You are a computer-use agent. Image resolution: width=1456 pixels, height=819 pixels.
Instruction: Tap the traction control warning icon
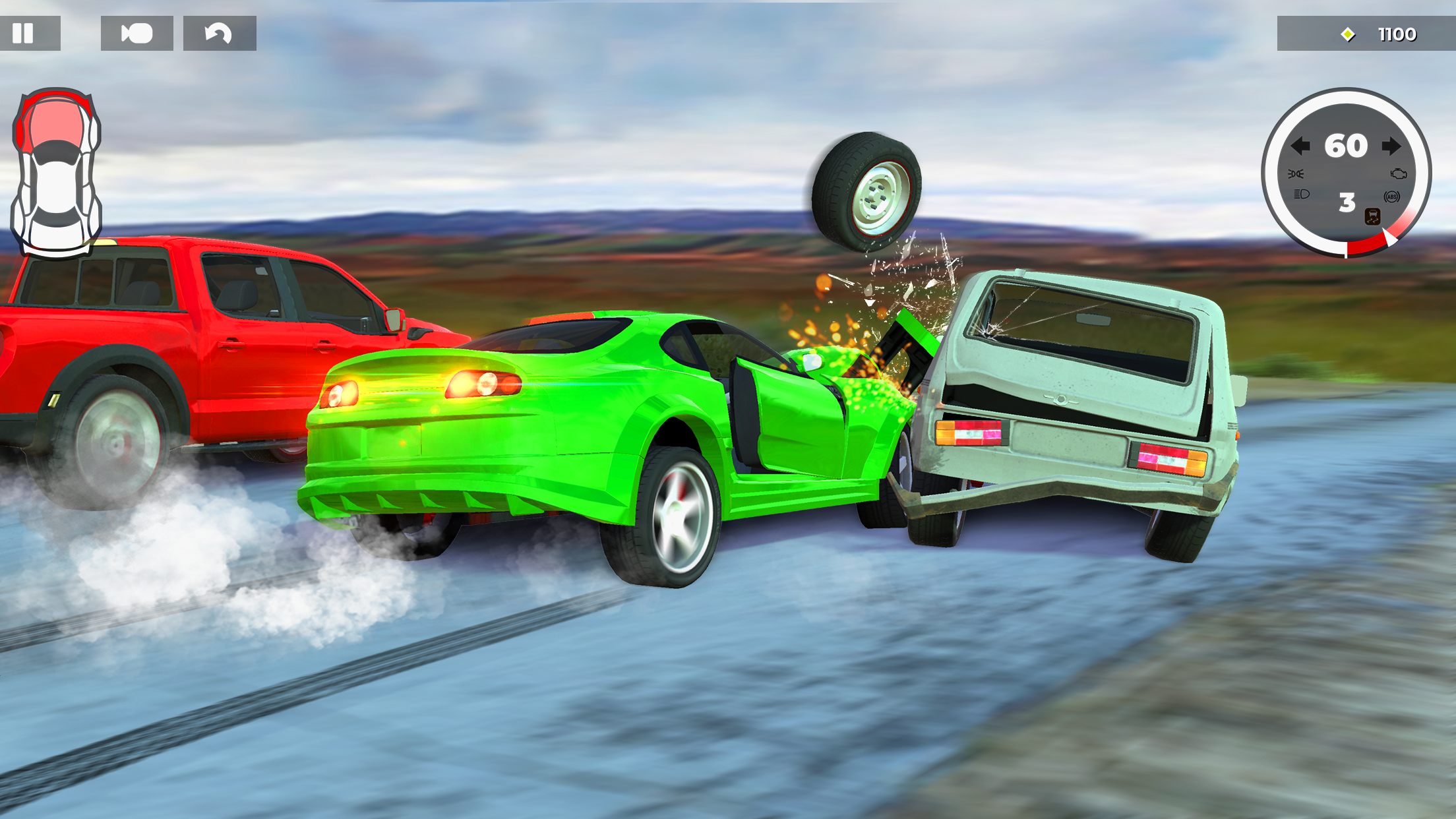pyautogui.click(x=1374, y=218)
